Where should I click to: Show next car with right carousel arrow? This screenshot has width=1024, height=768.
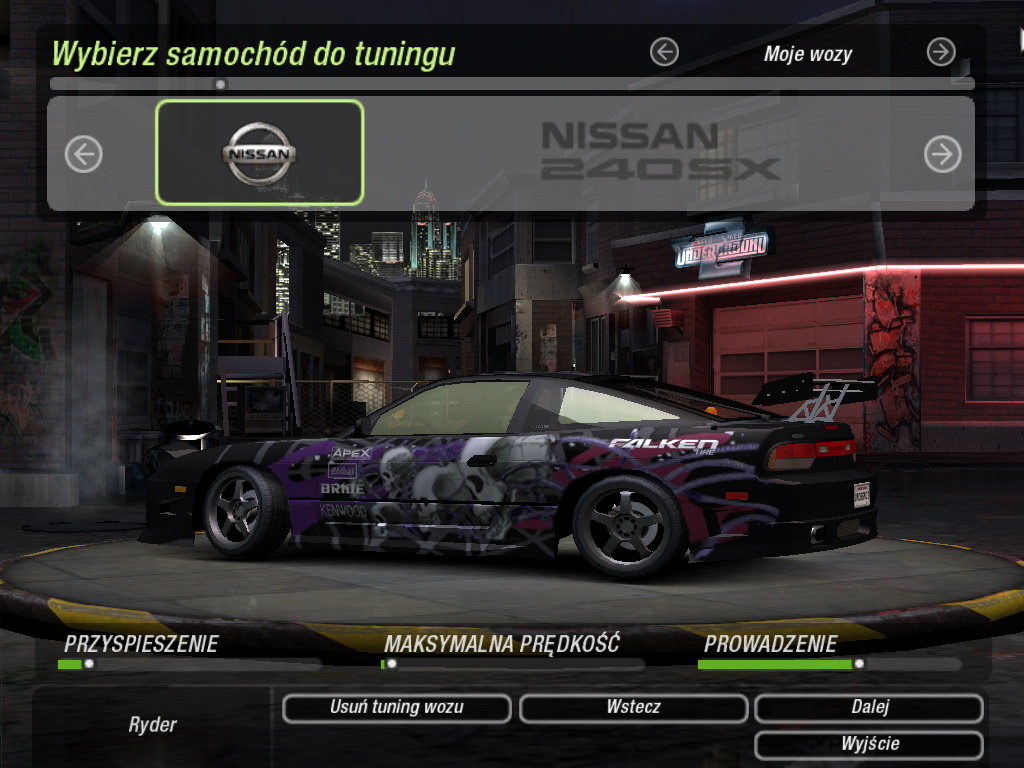[x=942, y=154]
